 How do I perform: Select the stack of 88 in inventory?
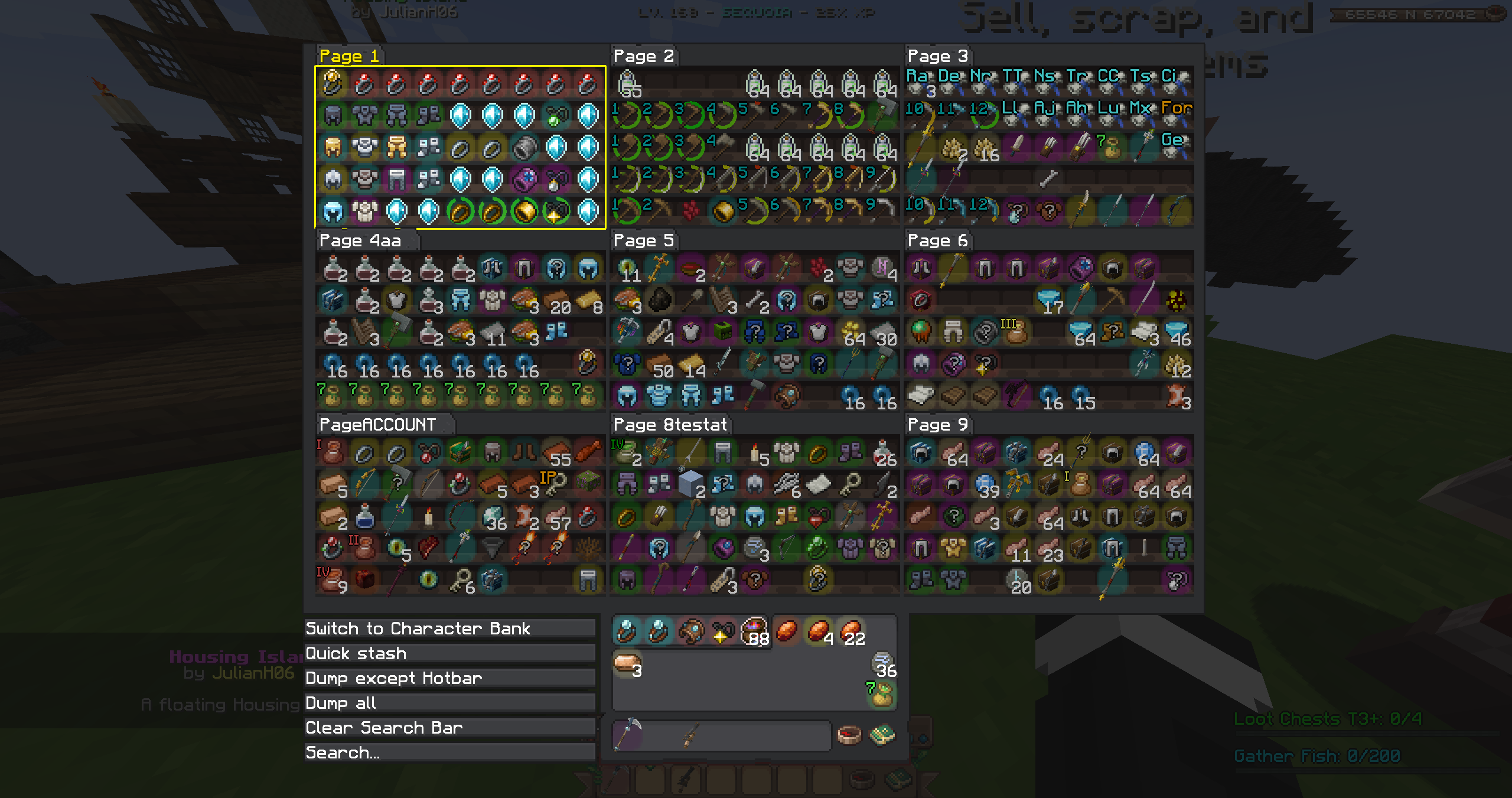coord(755,631)
